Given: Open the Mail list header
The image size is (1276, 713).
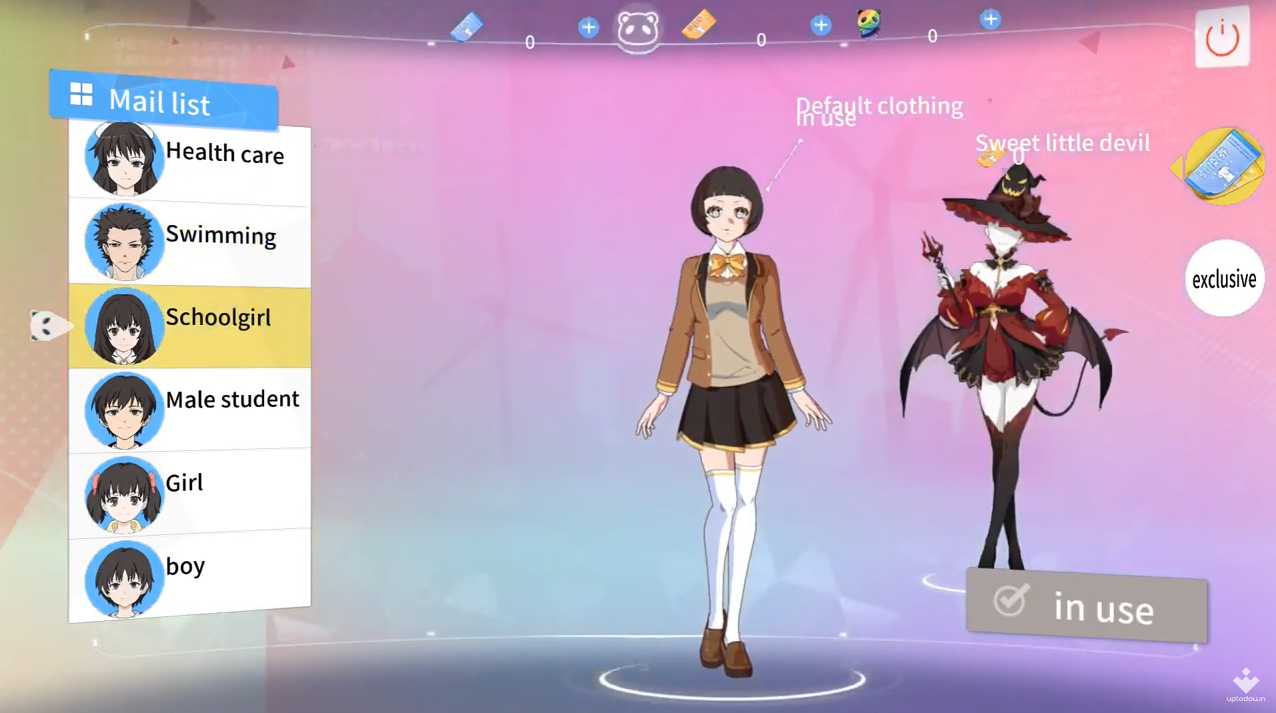Looking at the screenshot, I should [163, 100].
